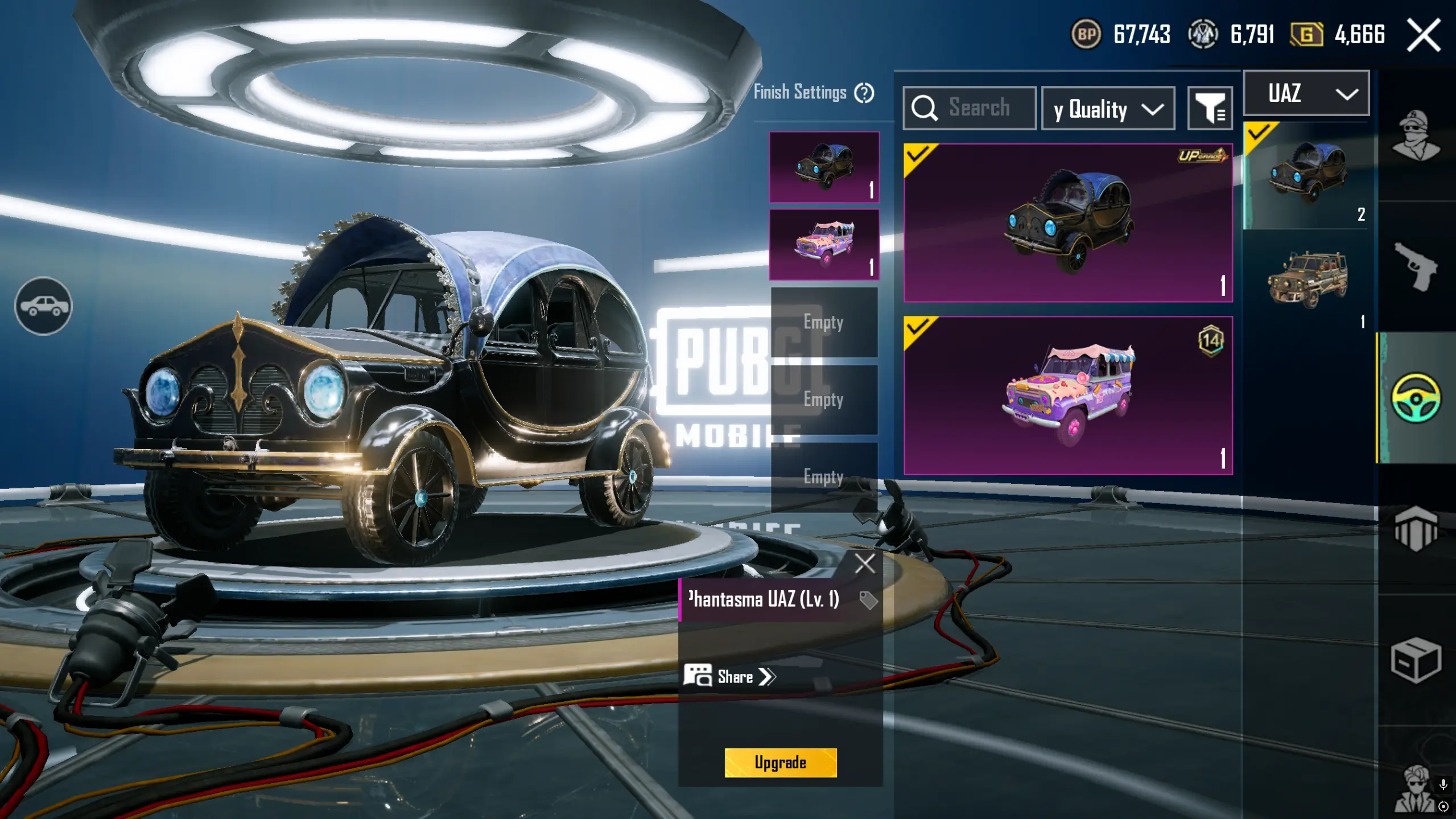This screenshot has width=1456, height=819.
Task: Open the crate box tab
Action: pyautogui.click(x=1416, y=660)
